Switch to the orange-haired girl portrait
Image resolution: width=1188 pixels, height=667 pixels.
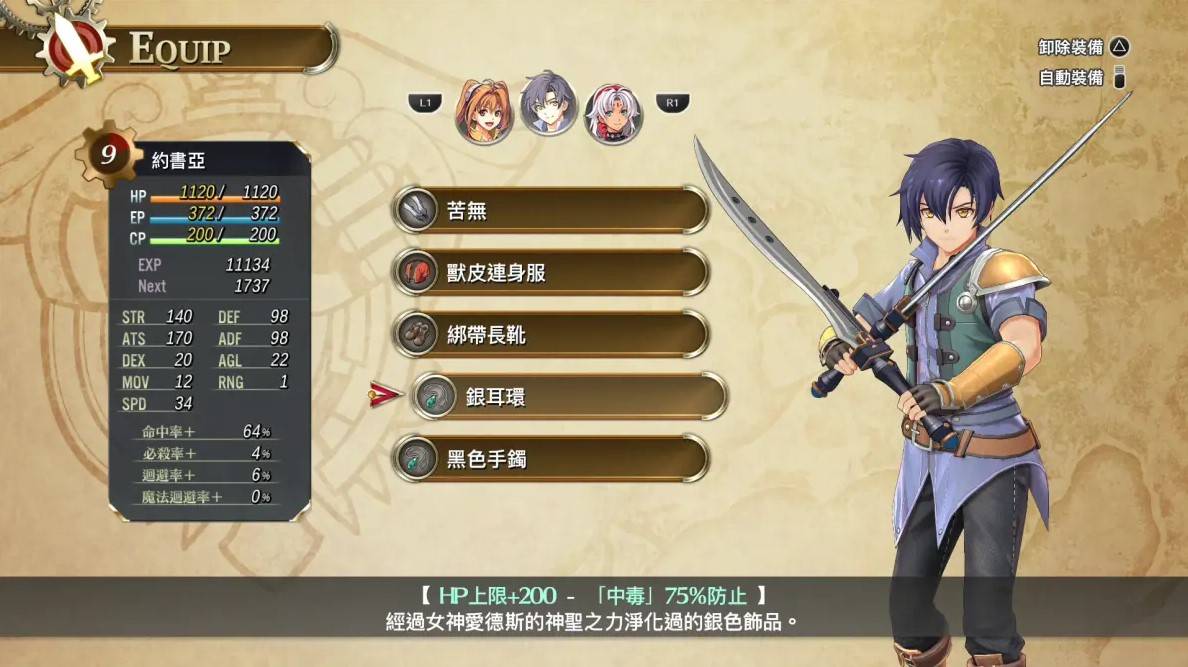point(484,109)
